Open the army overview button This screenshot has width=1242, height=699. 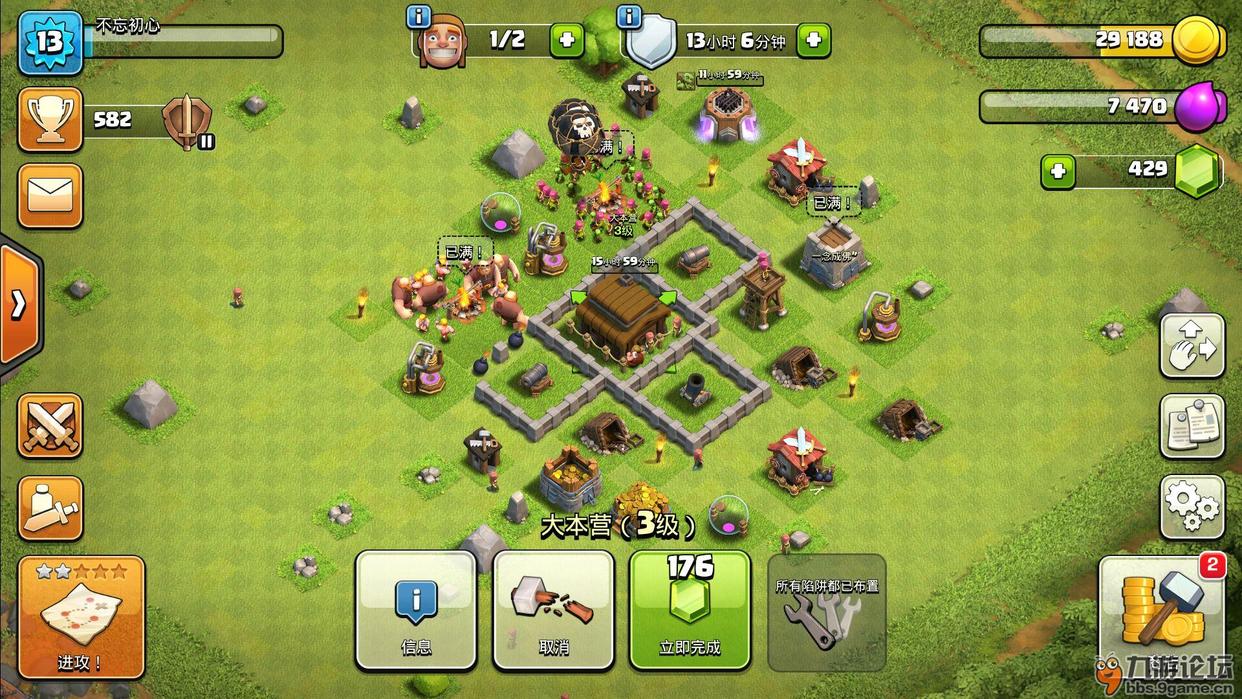click(x=50, y=508)
